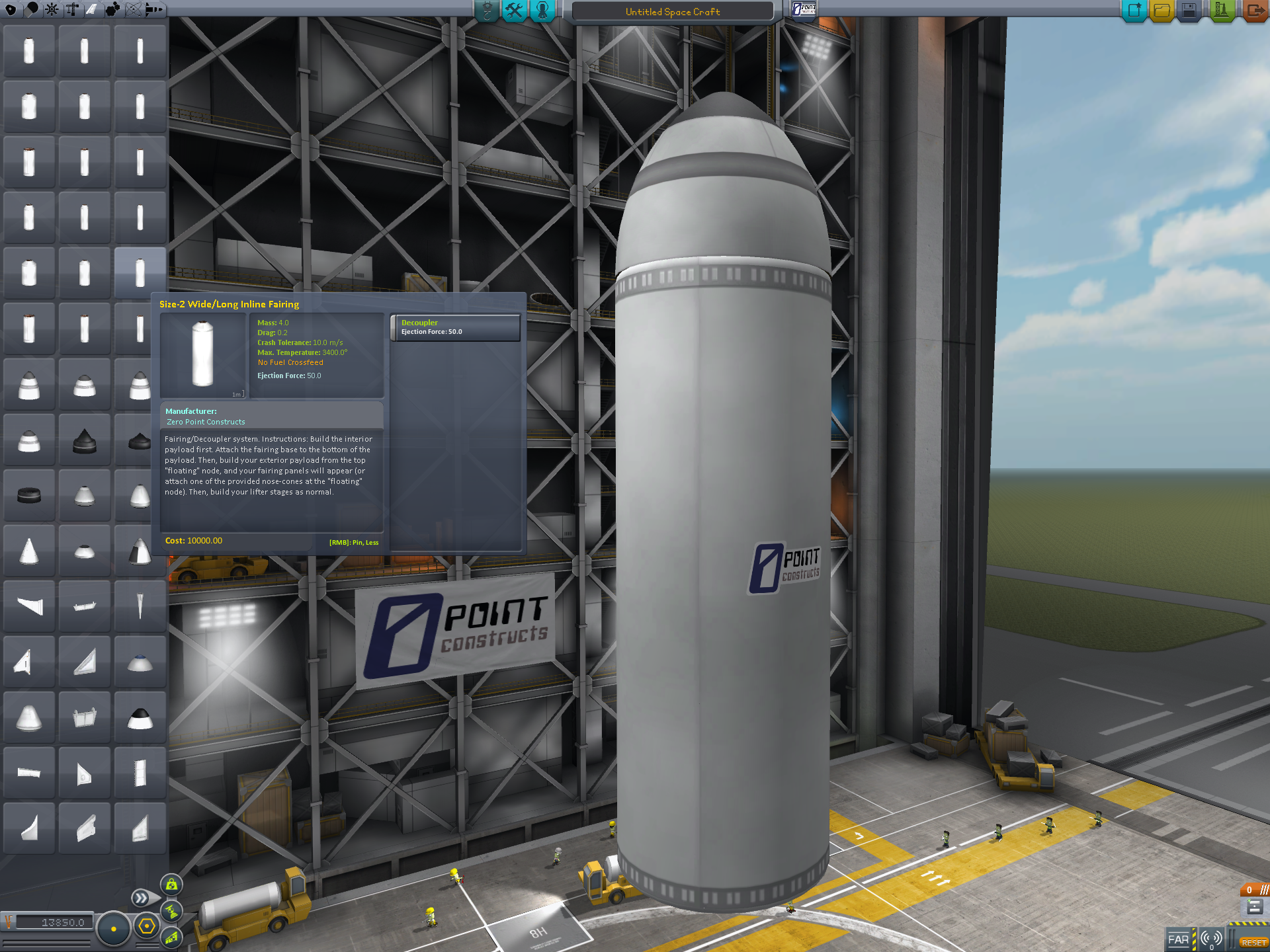Toggle the center of mass indicator
The image size is (1270, 952).
(171, 885)
